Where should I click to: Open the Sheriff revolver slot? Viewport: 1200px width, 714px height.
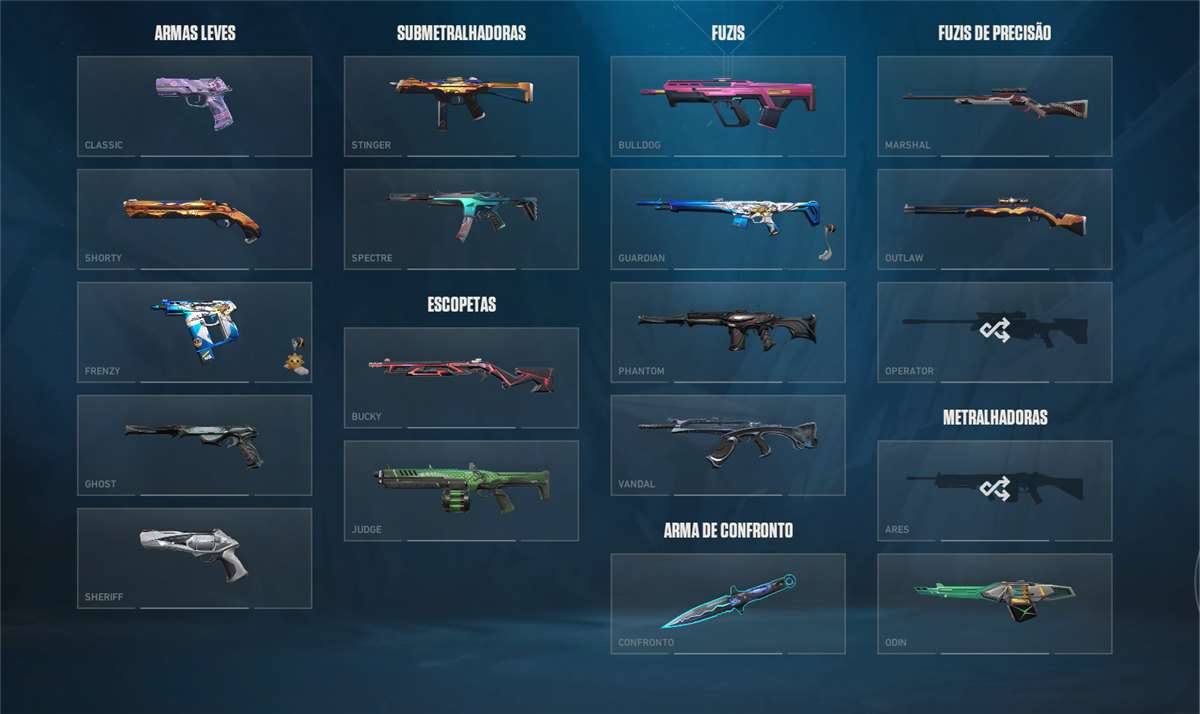click(x=194, y=558)
